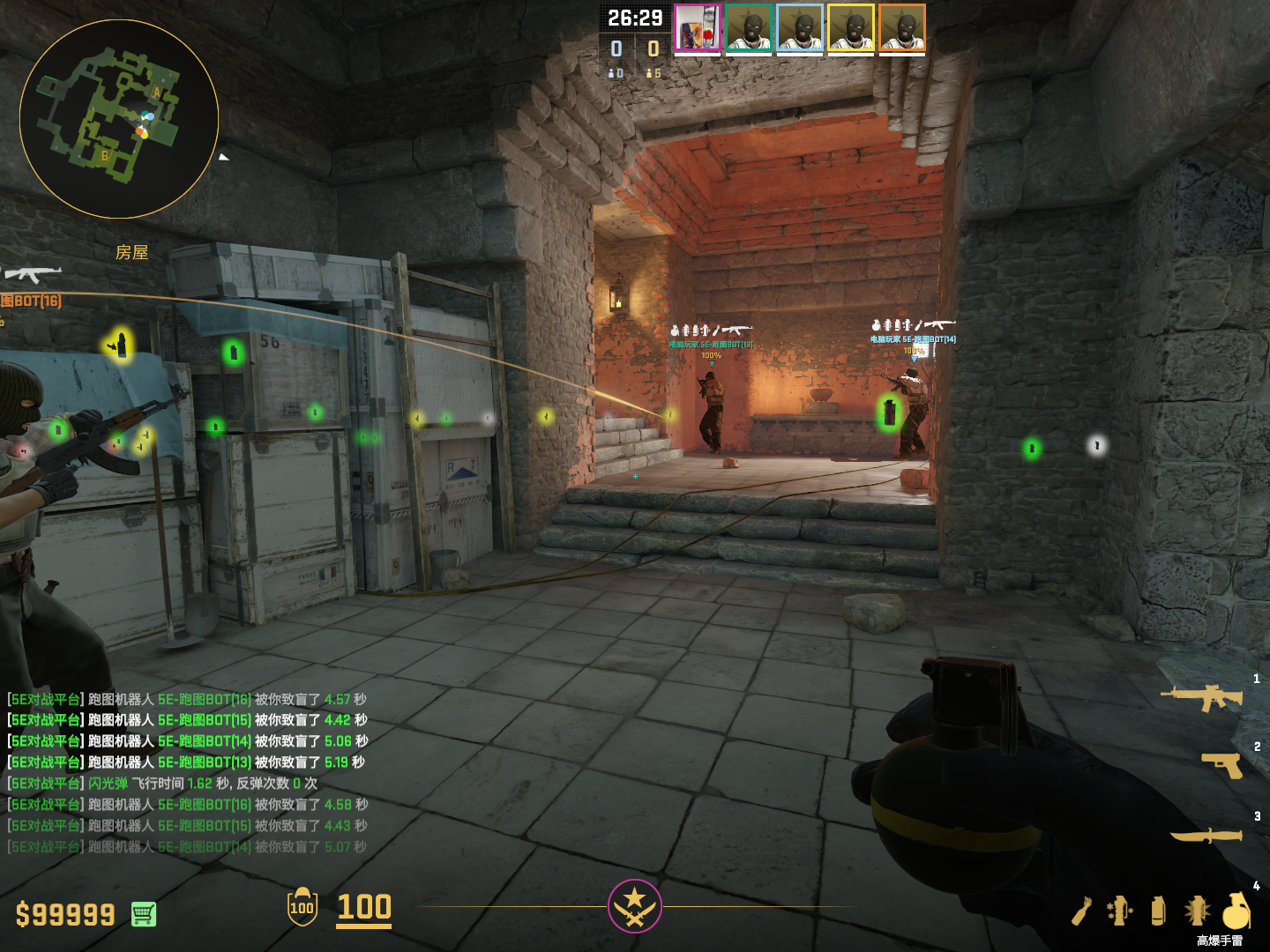This screenshot has width=1270, height=952.
Task: Select the magenta-bordered player avatar
Action: (698, 28)
